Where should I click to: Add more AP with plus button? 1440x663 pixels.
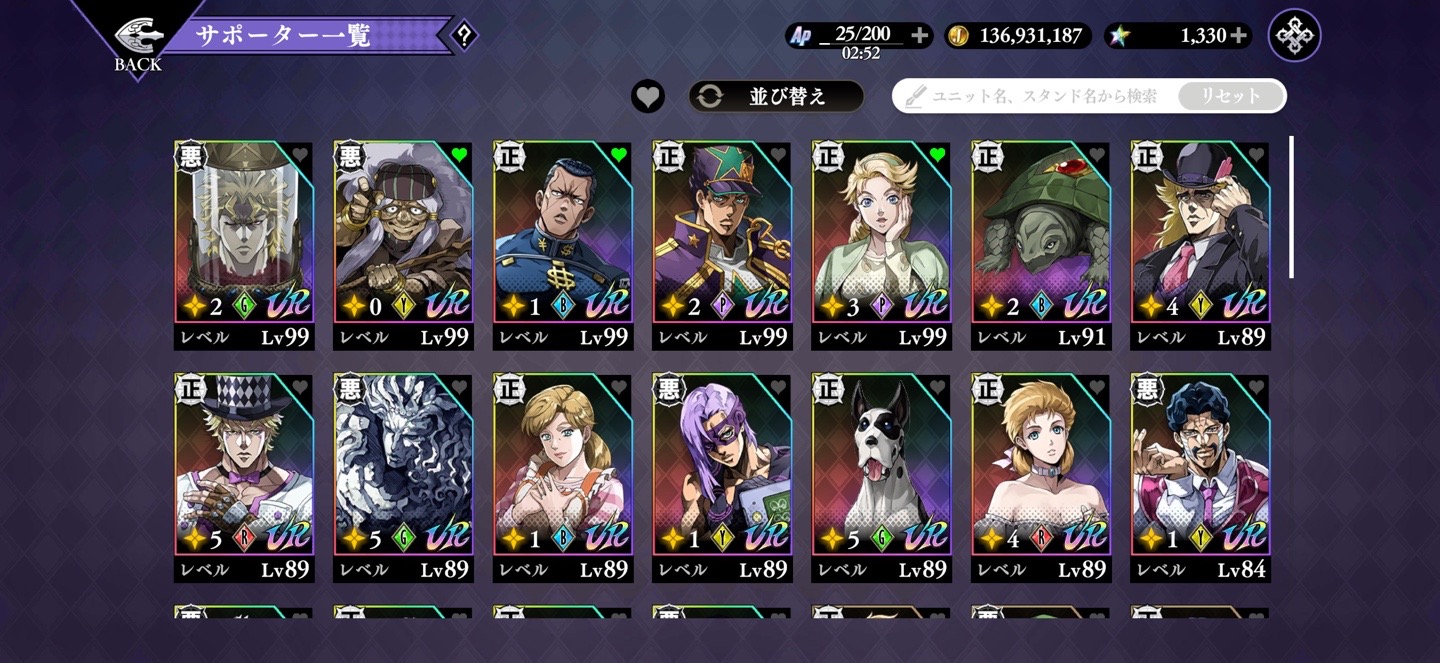tap(920, 36)
